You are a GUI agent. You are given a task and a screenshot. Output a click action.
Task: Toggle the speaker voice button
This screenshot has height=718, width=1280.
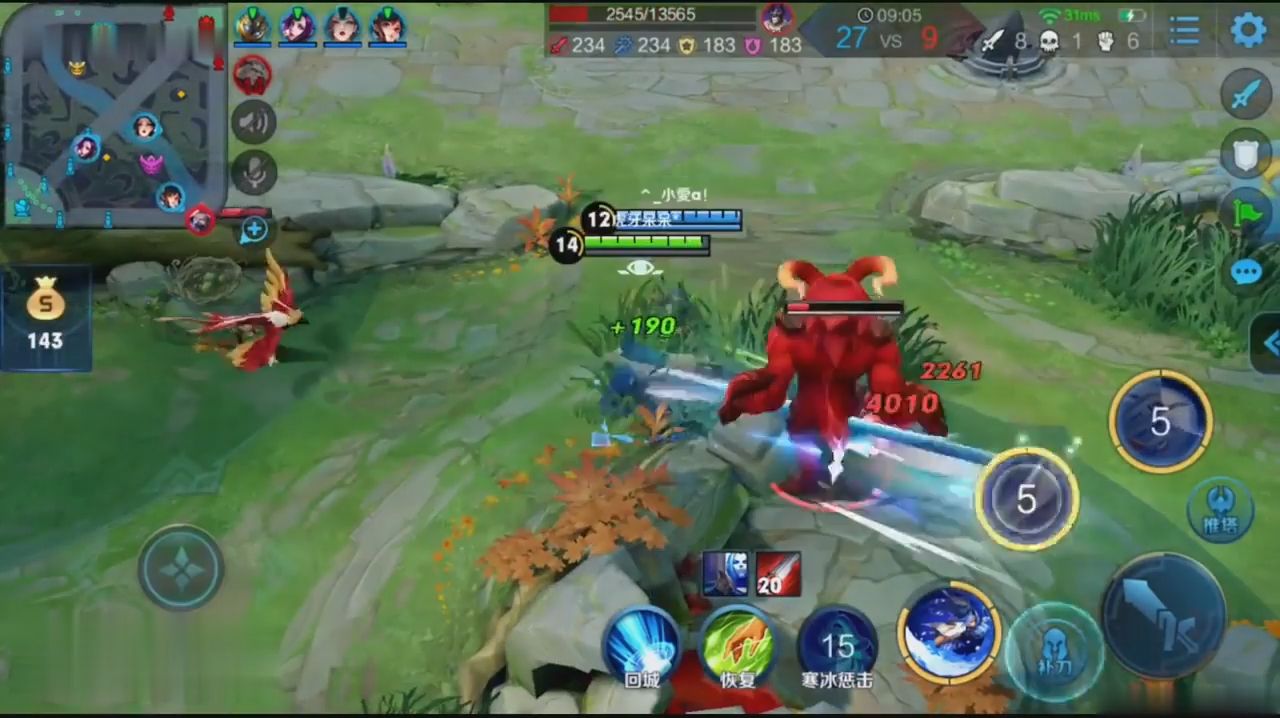pos(254,122)
